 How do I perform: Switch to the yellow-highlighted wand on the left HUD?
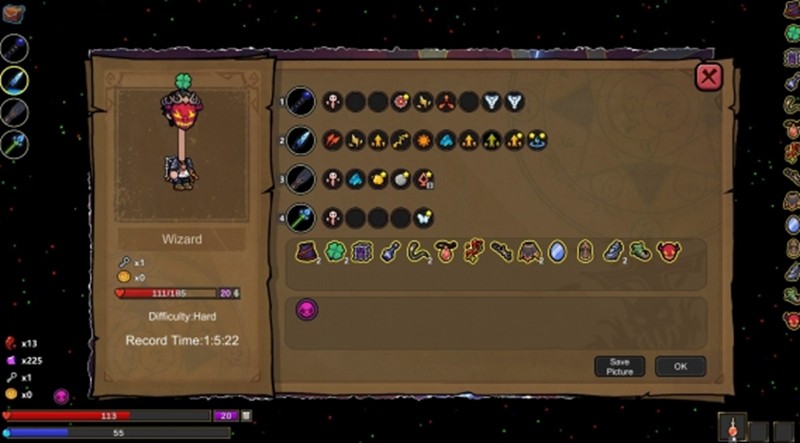point(14,80)
